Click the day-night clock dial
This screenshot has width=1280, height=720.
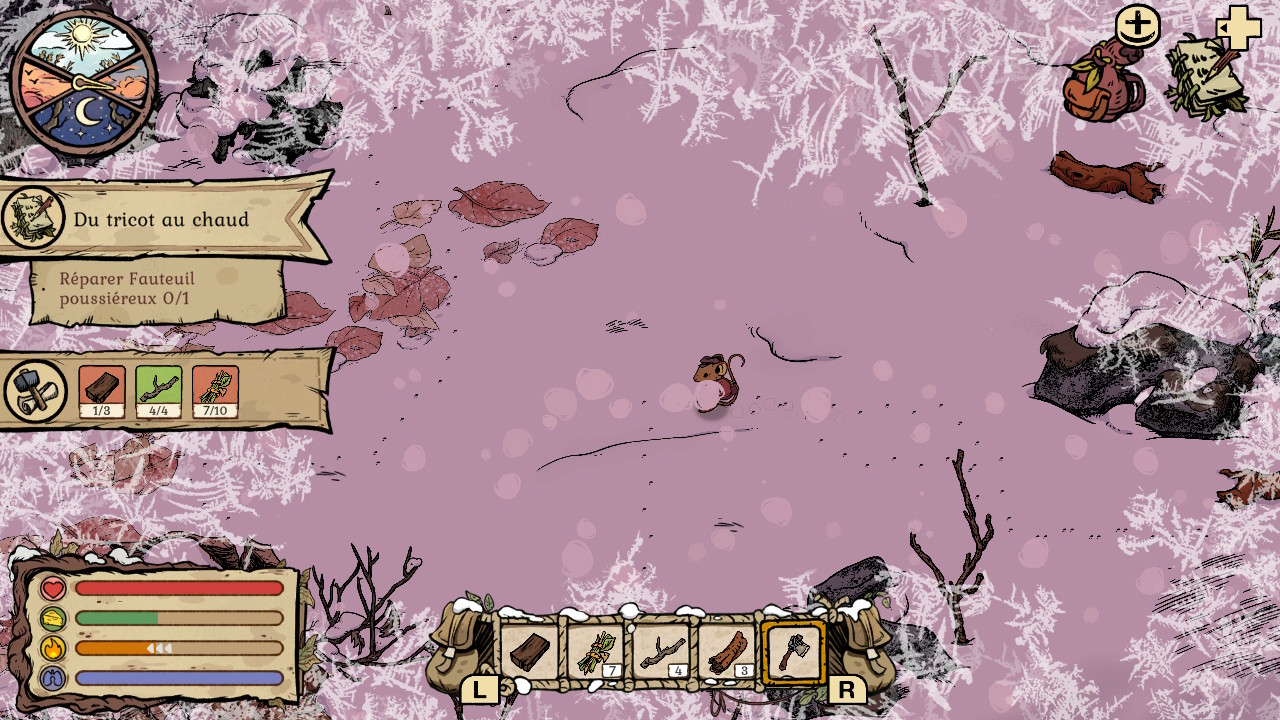click(x=84, y=82)
